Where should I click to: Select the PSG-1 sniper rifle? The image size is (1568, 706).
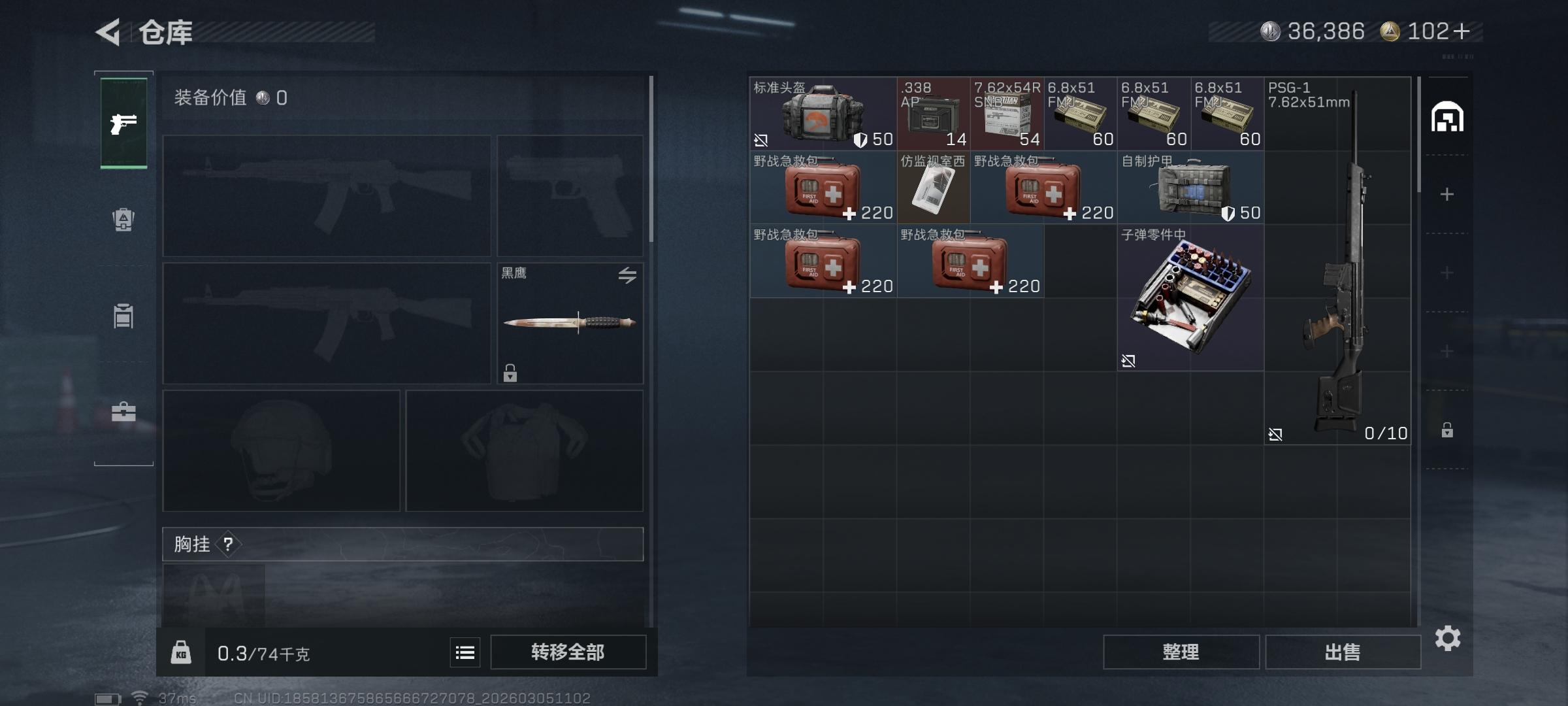(1337, 261)
